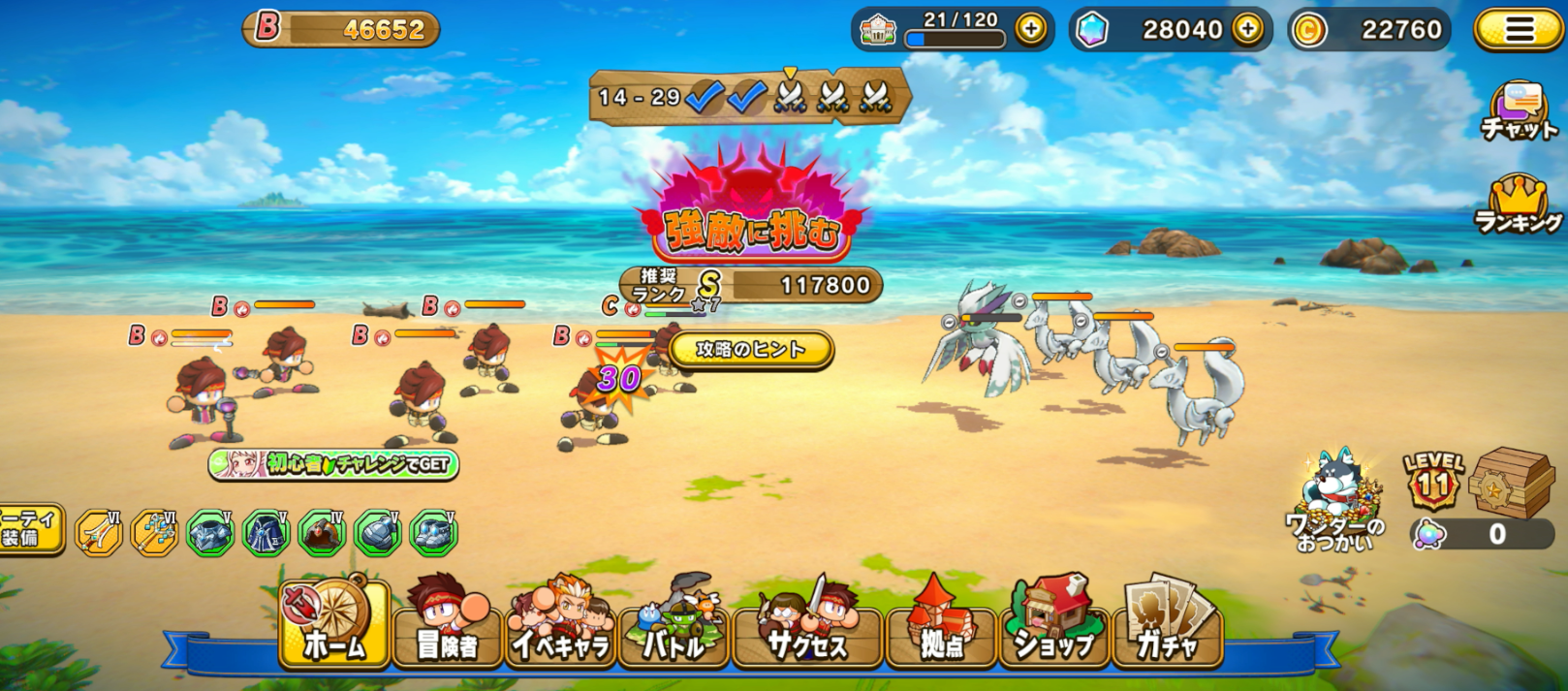This screenshot has height=691, width=1568.
Task: Select the サクセス tab
Action: point(807,625)
